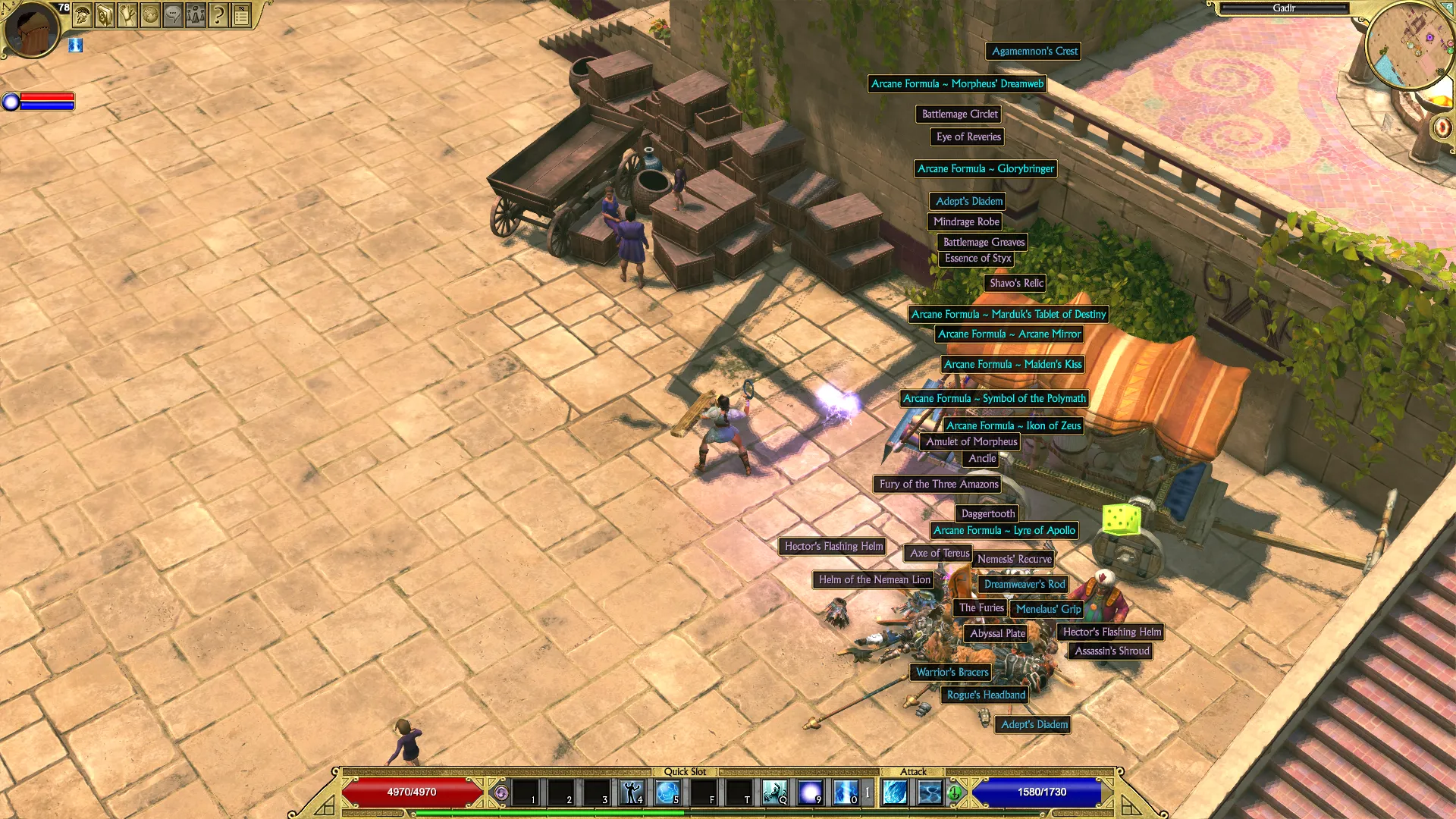
Task: Select the minimap
Action: 1410,44
